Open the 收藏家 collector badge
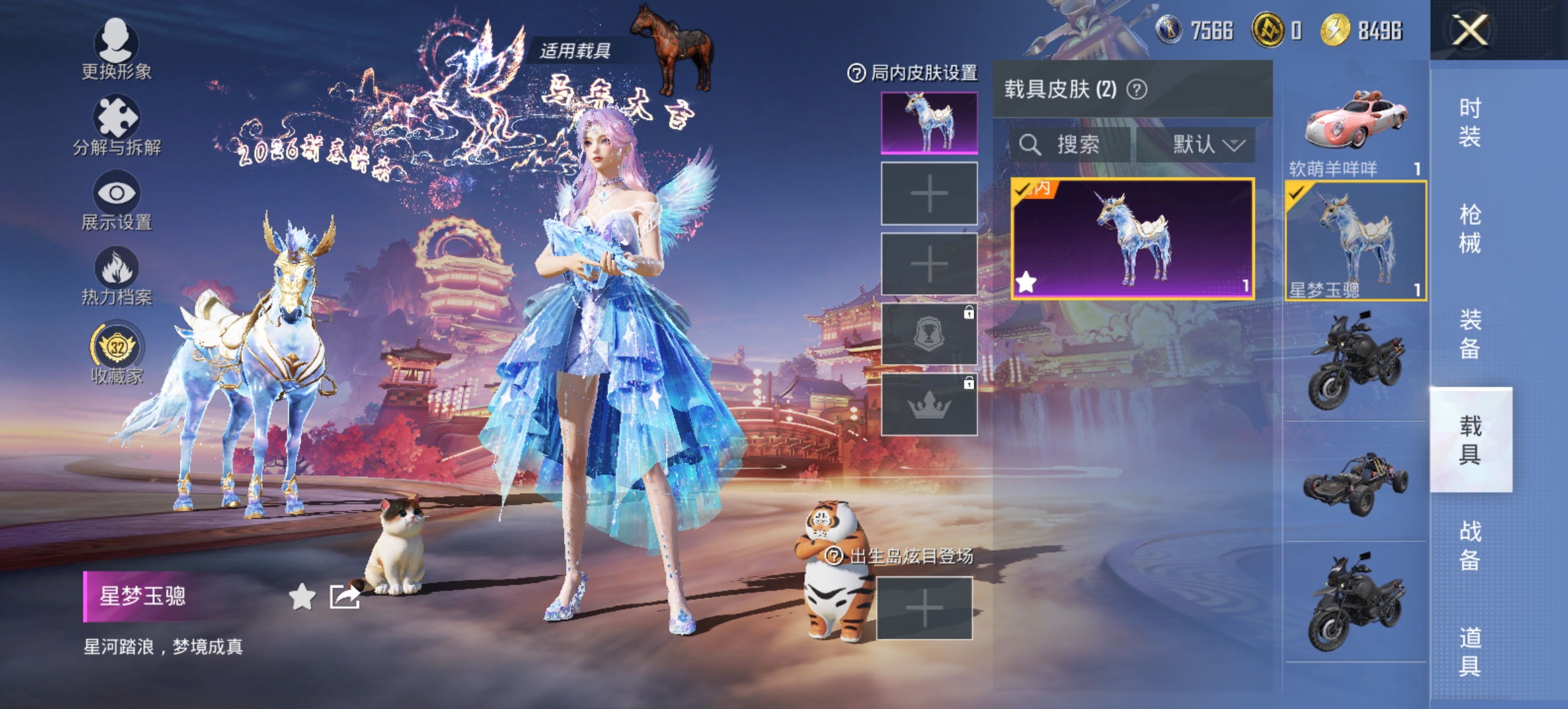Image resolution: width=1568 pixels, height=709 pixels. click(x=117, y=352)
